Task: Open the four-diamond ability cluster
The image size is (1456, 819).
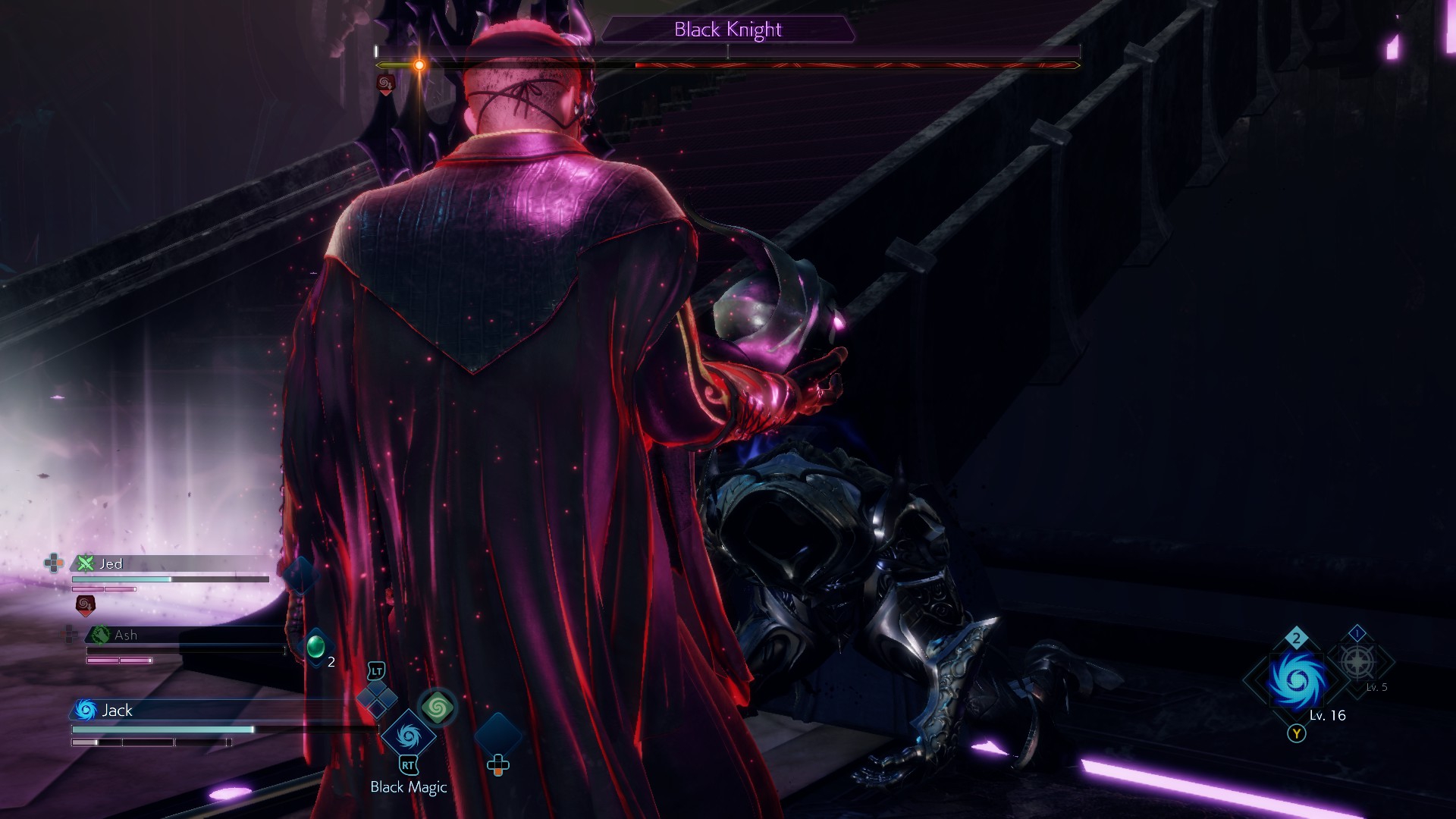Action: pos(377,699)
